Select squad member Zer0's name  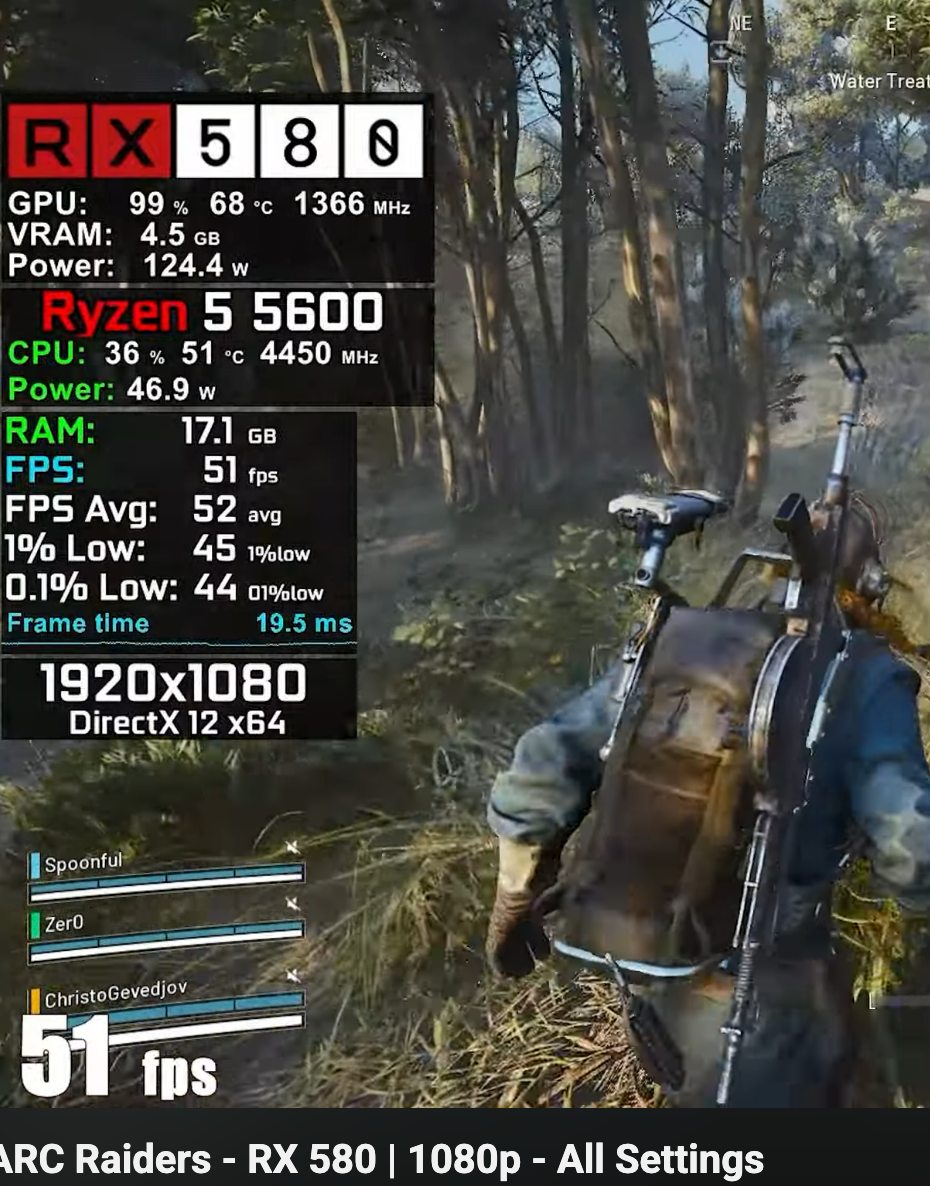point(64,924)
